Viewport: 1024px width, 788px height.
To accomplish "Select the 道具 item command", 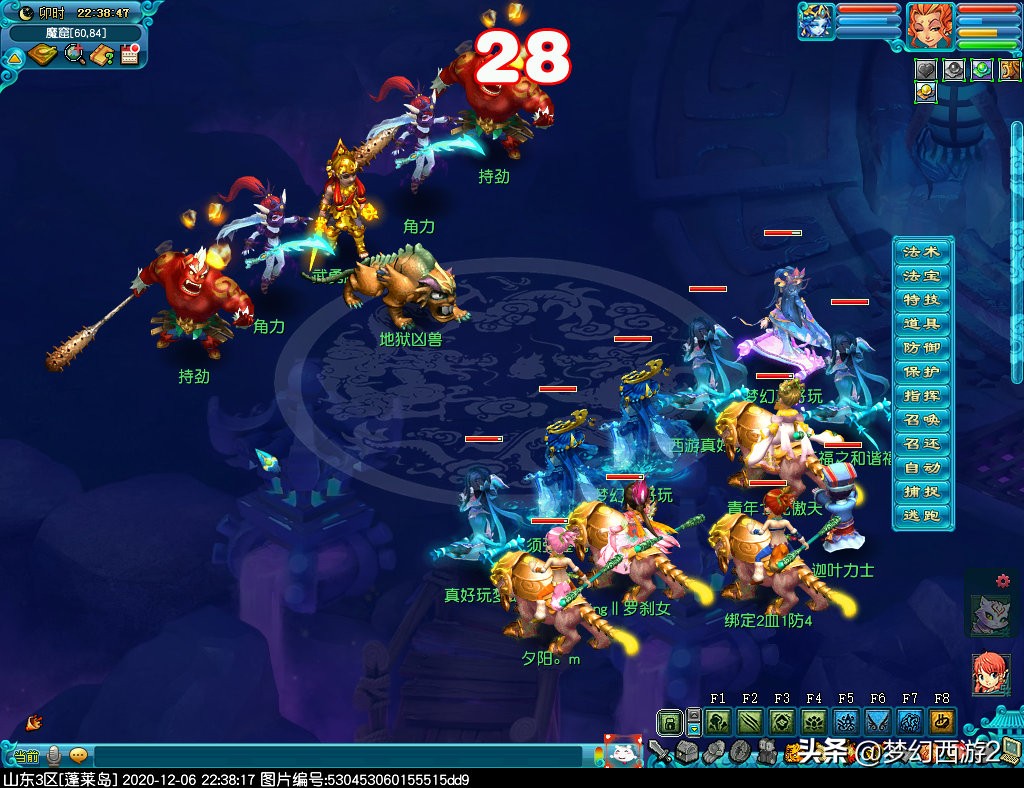I will coord(922,324).
